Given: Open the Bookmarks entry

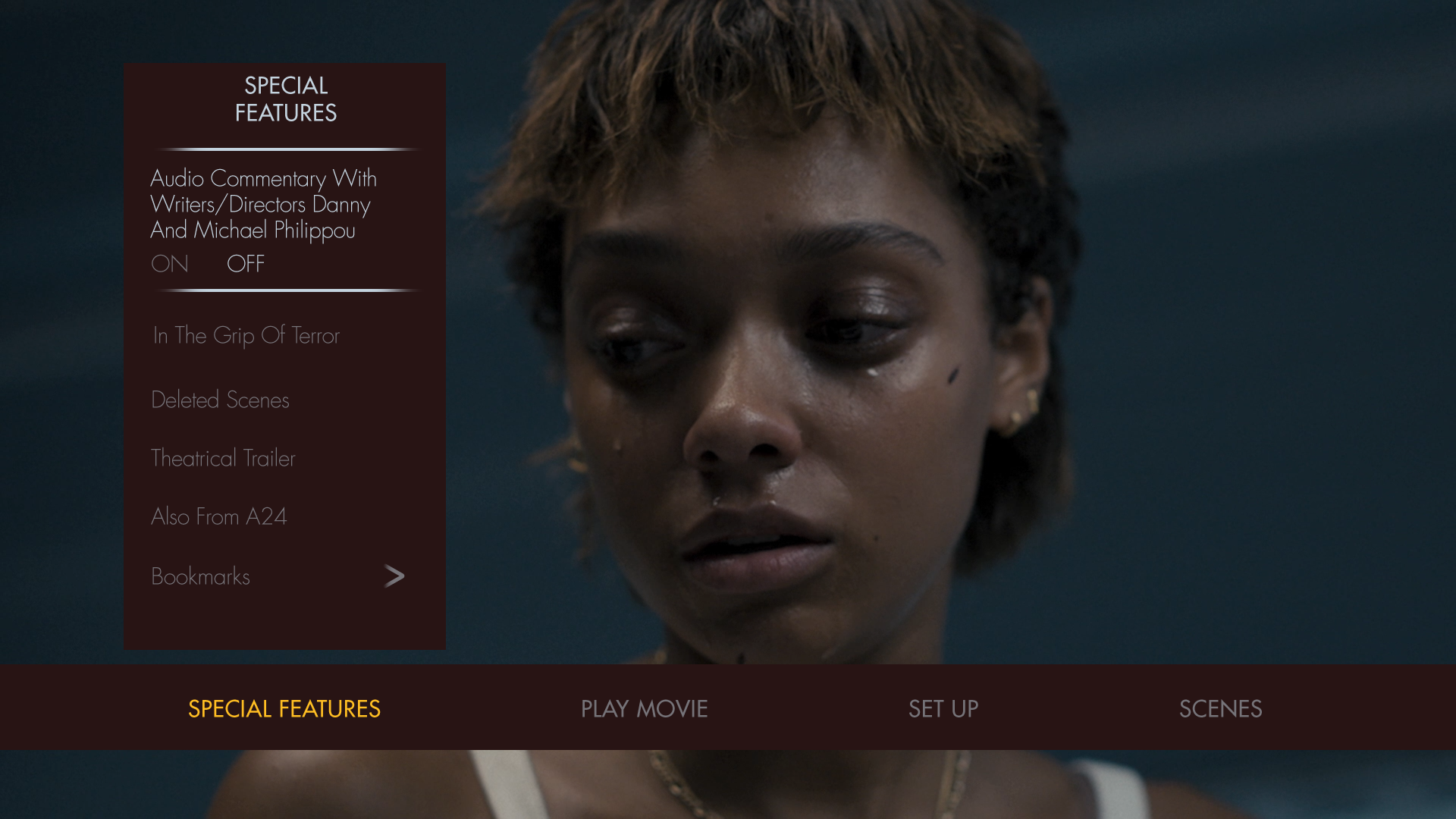Looking at the screenshot, I should [x=200, y=576].
